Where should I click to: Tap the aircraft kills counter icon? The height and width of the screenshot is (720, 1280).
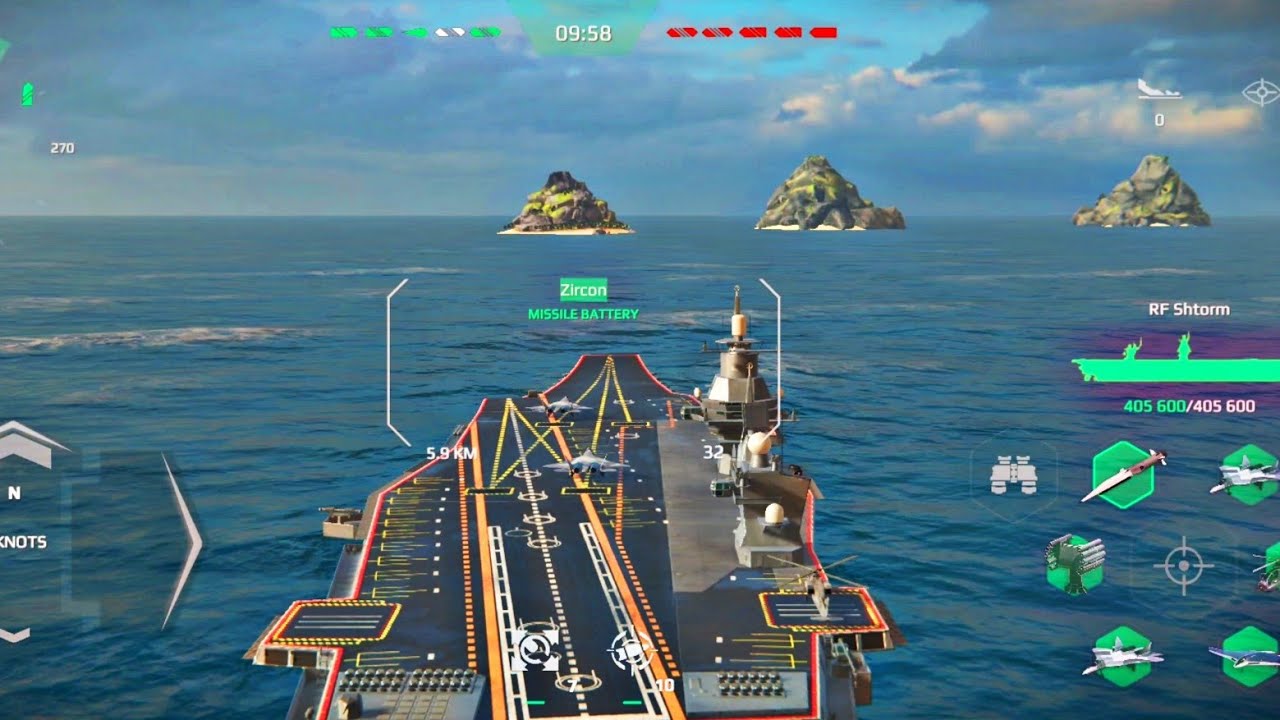(x=1159, y=90)
